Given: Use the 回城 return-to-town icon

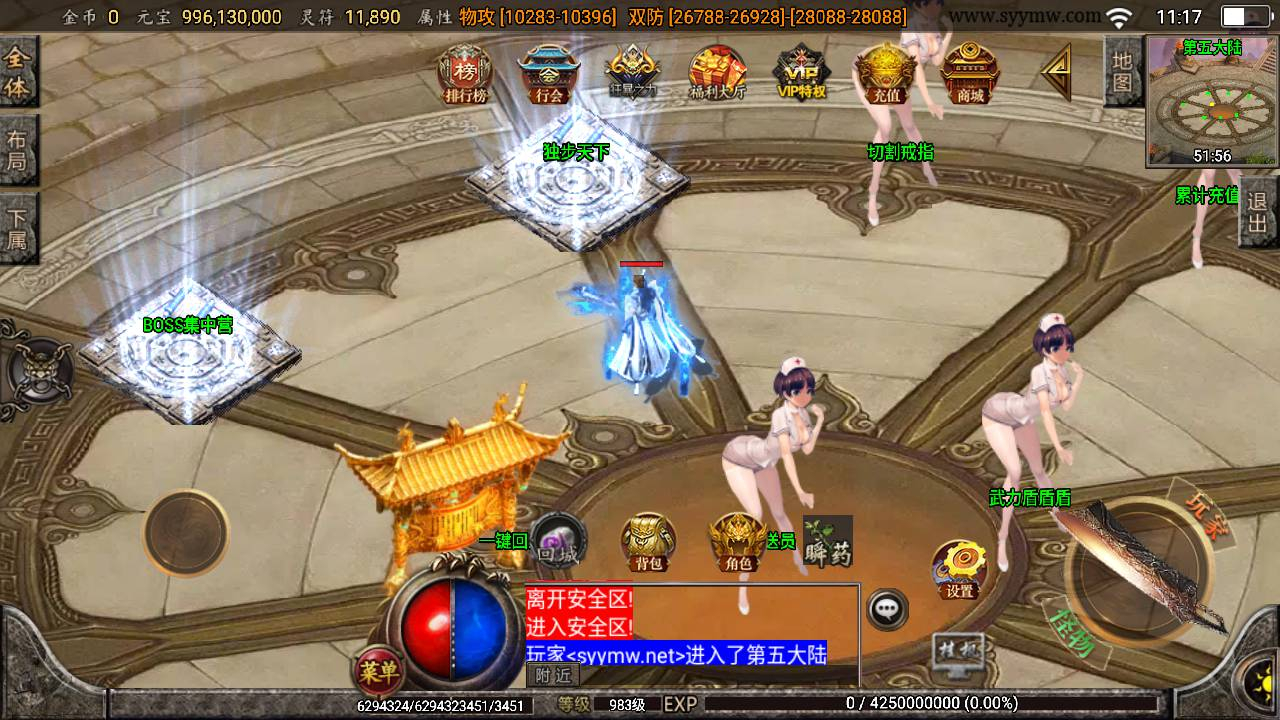Looking at the screenshot, I should 557,541.
